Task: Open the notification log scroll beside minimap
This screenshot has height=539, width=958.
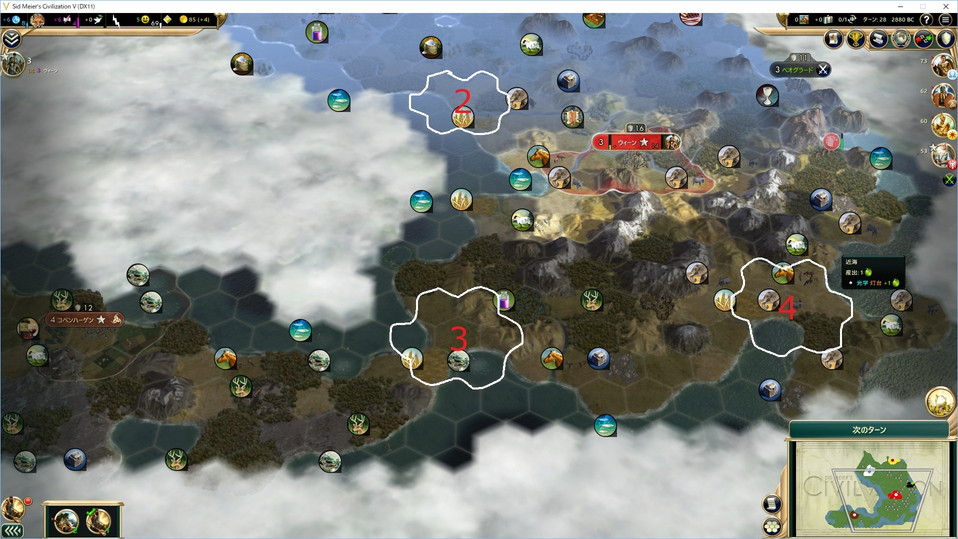Action: click(773, 504)
